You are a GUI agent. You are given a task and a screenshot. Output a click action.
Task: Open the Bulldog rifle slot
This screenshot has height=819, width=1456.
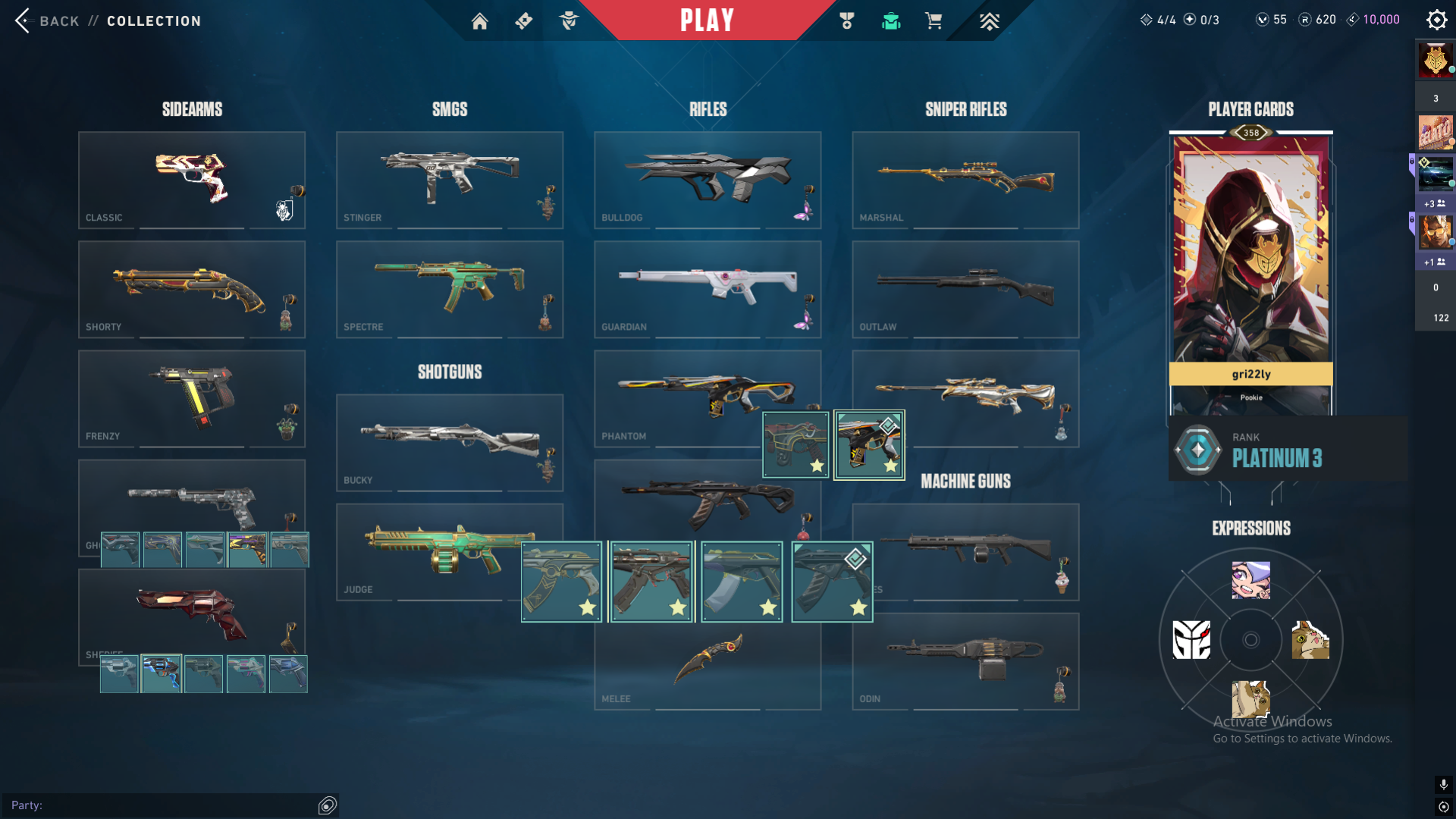click(708, 180)
